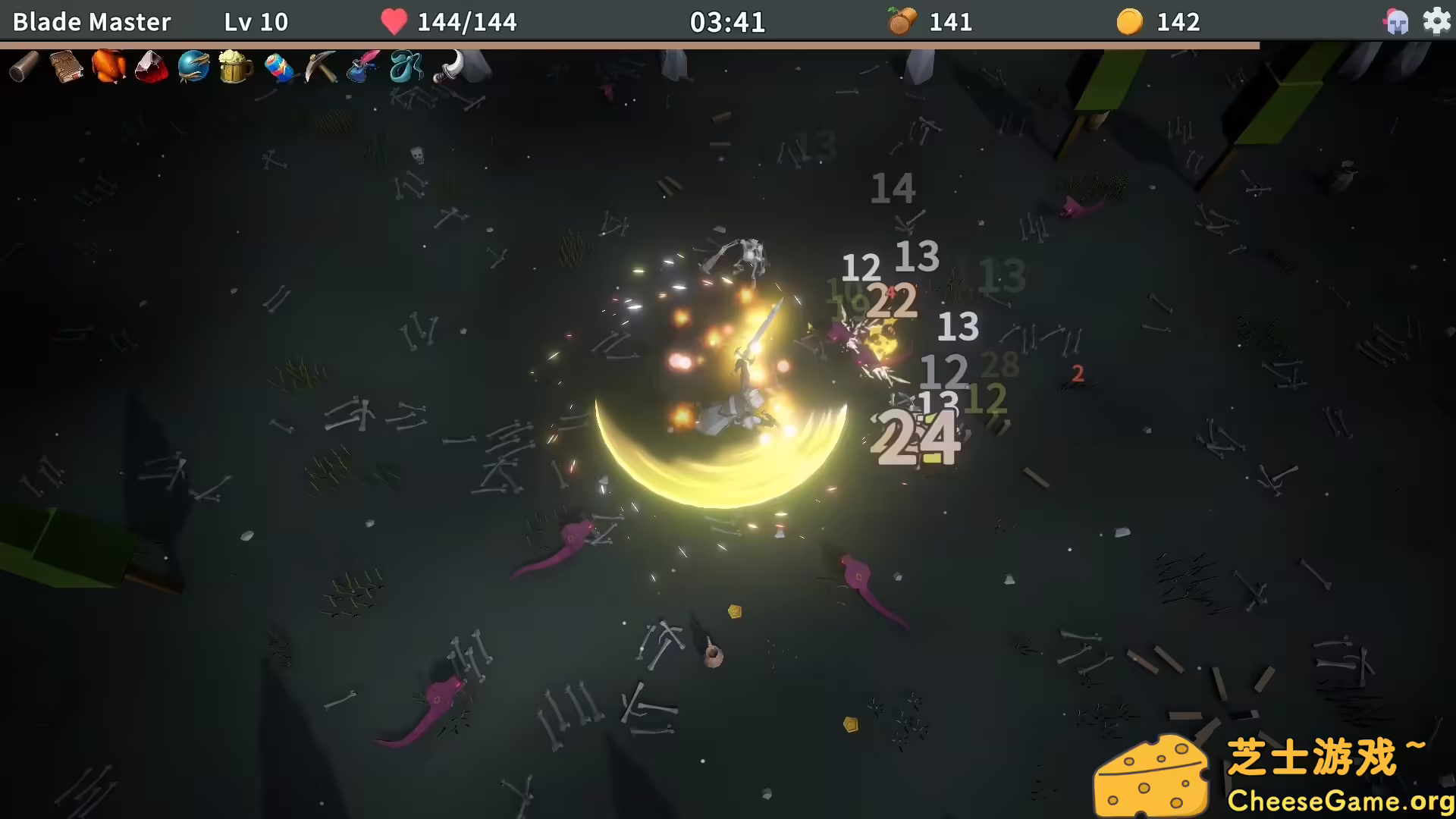Image resolution: width=1456 pixels, height=819 pixels.
Task: Click the 03:41 game timer display
Action: click(729, 21)
